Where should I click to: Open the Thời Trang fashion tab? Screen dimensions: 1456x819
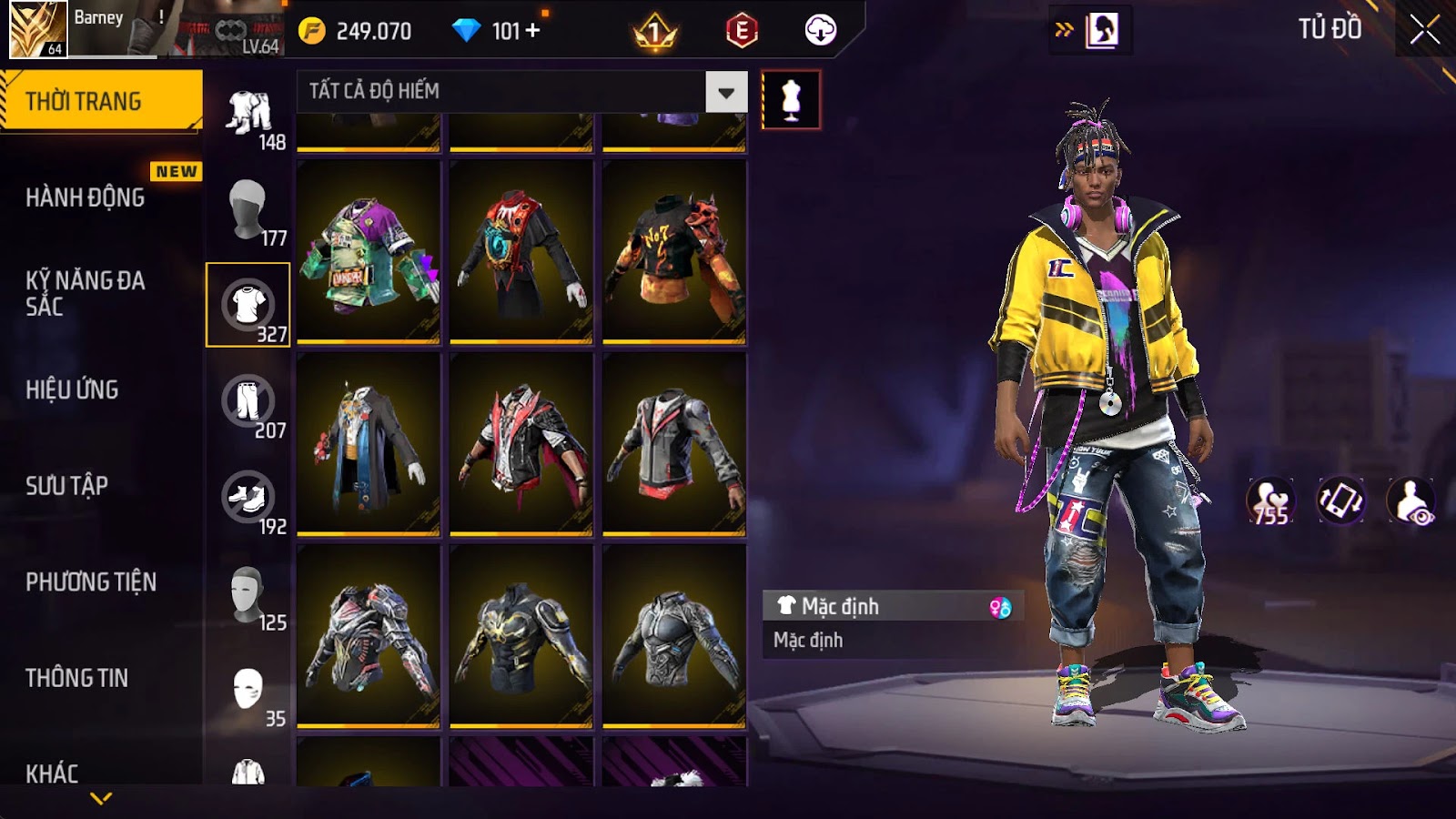click(100, 101)
